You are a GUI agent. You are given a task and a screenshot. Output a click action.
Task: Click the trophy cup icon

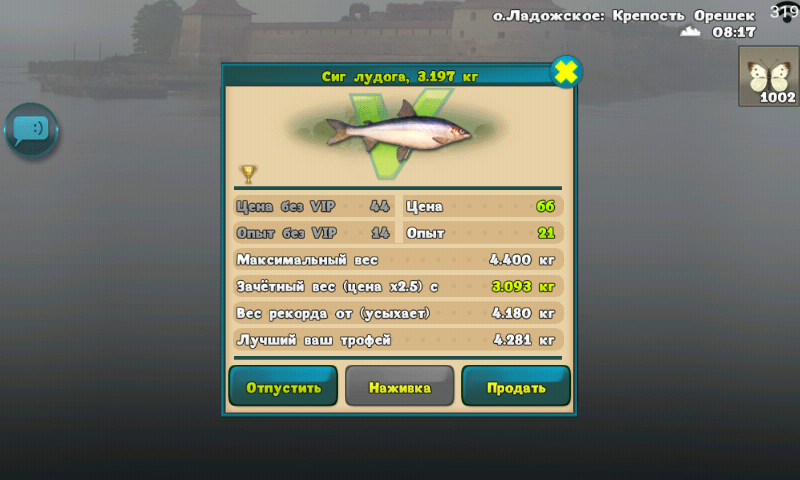point(248,174)
